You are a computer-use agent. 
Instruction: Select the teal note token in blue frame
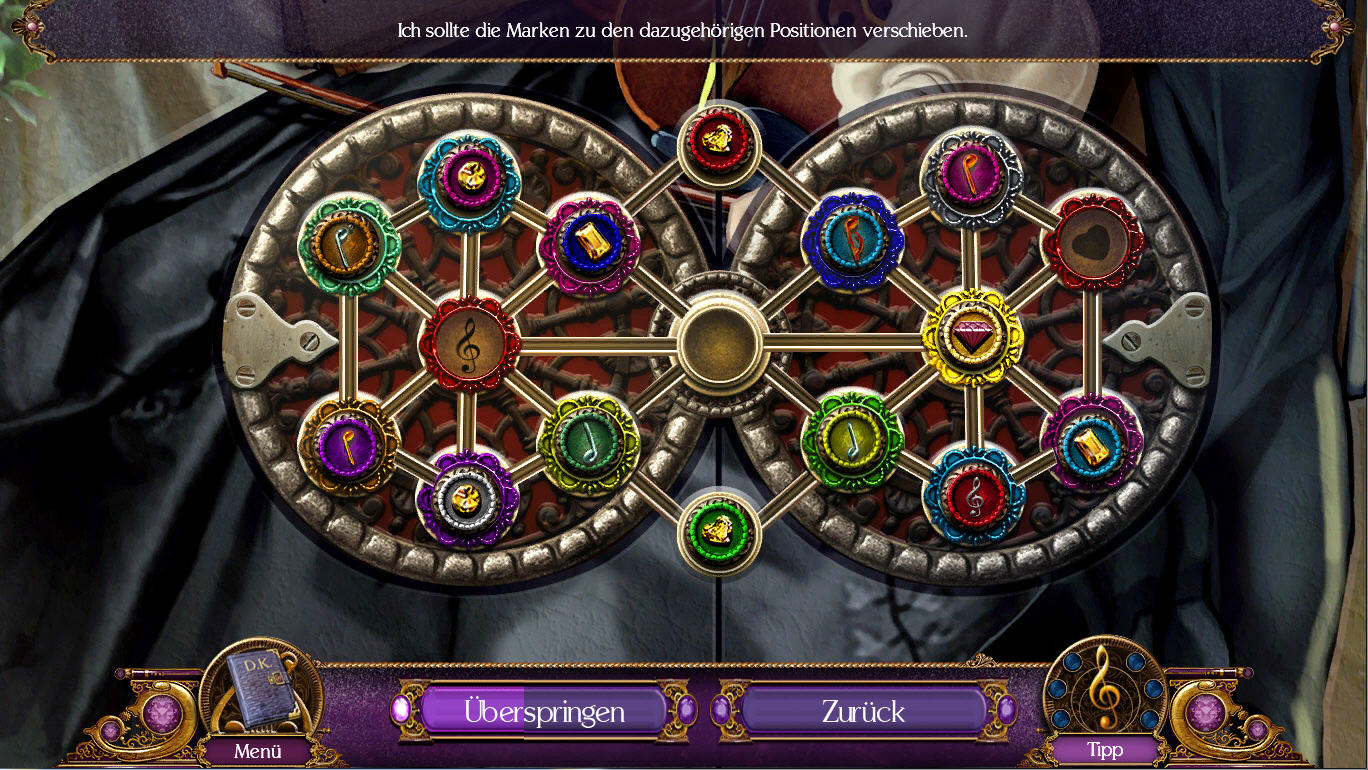point(852,243)
